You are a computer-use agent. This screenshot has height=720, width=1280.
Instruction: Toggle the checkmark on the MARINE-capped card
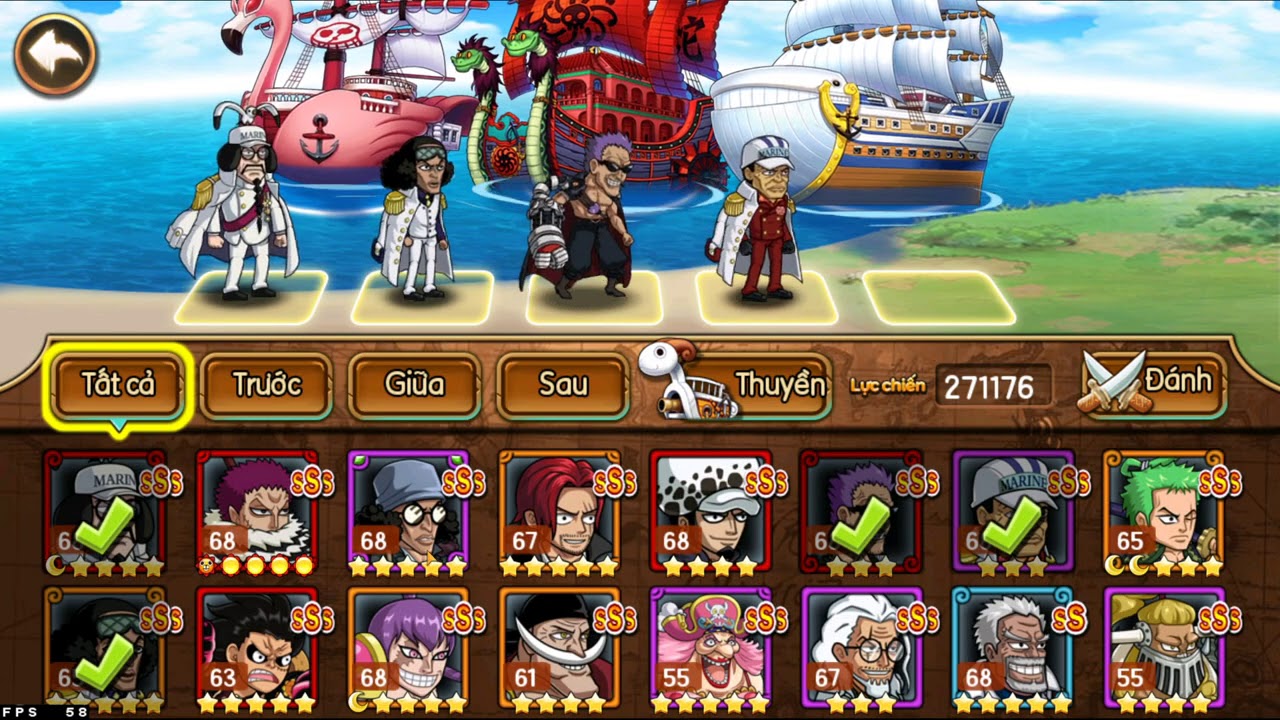[x=1016, y=523]
